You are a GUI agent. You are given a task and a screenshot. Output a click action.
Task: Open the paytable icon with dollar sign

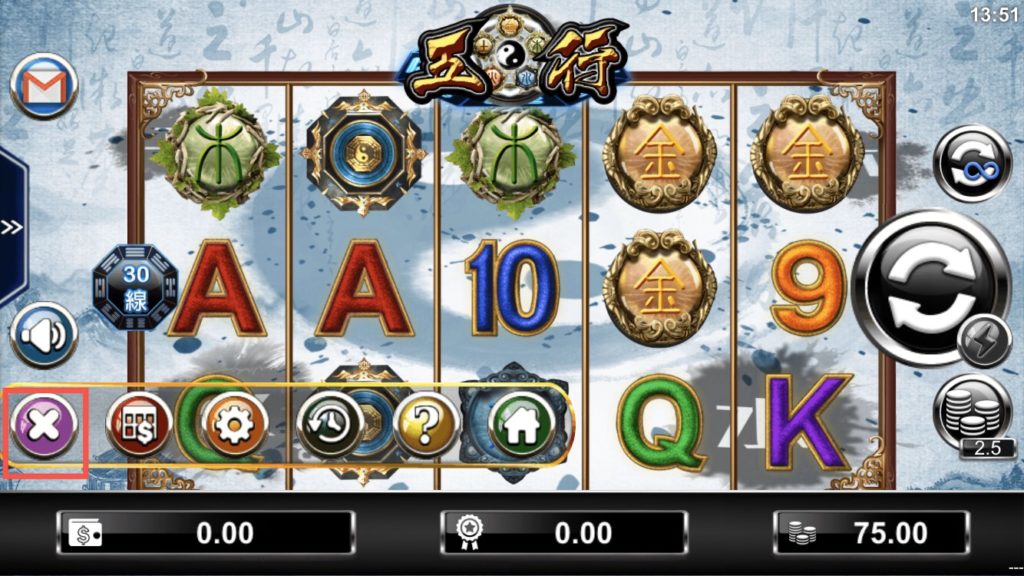click(139, 425)
